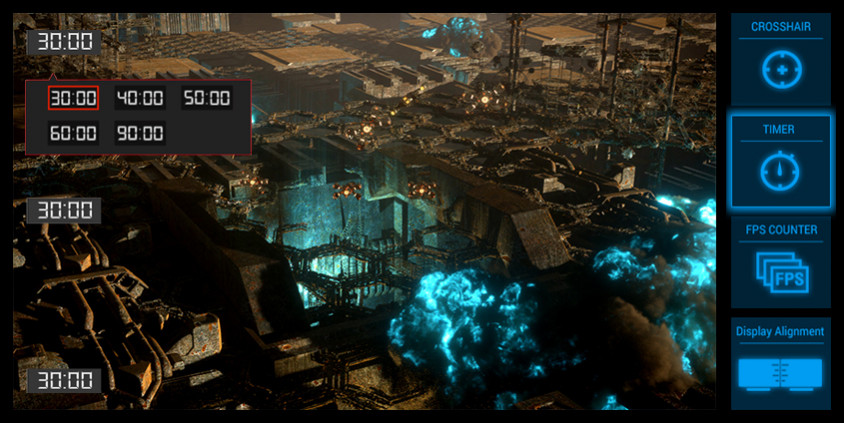This screenshot has height=423, width=844.
Task: Set the timer to 40:00
Action: pos(140,98)
